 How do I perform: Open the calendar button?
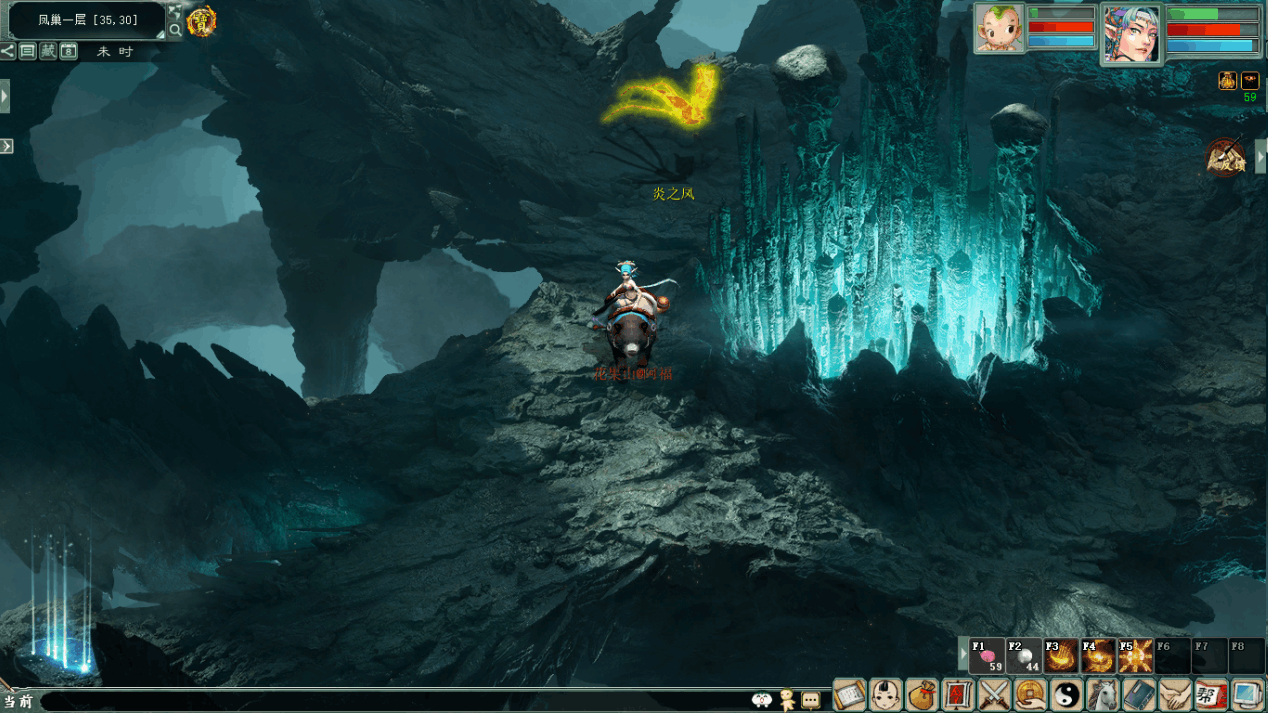(x=68, y=51)
